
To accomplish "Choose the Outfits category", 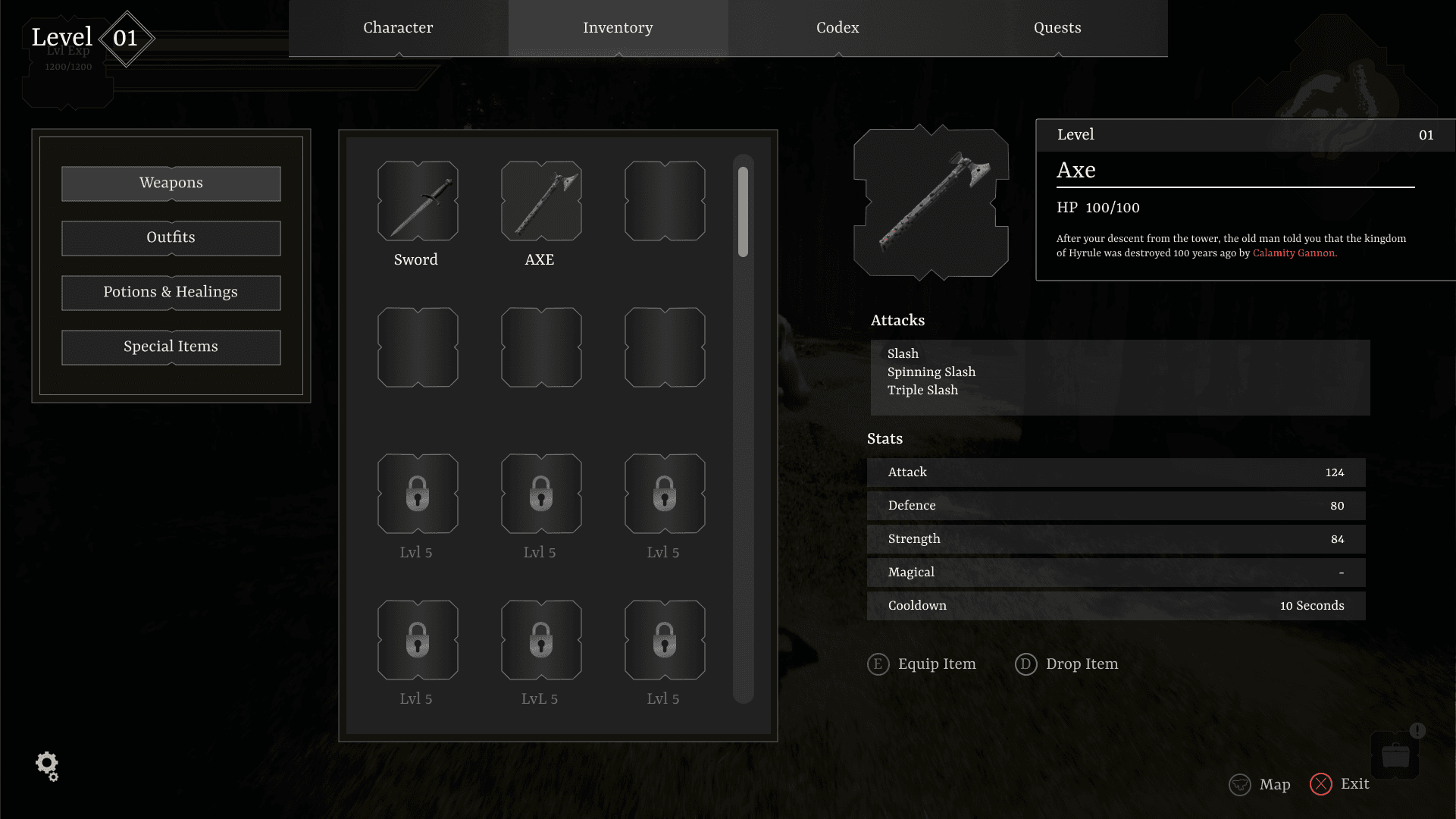I will (x=171, y=238).
